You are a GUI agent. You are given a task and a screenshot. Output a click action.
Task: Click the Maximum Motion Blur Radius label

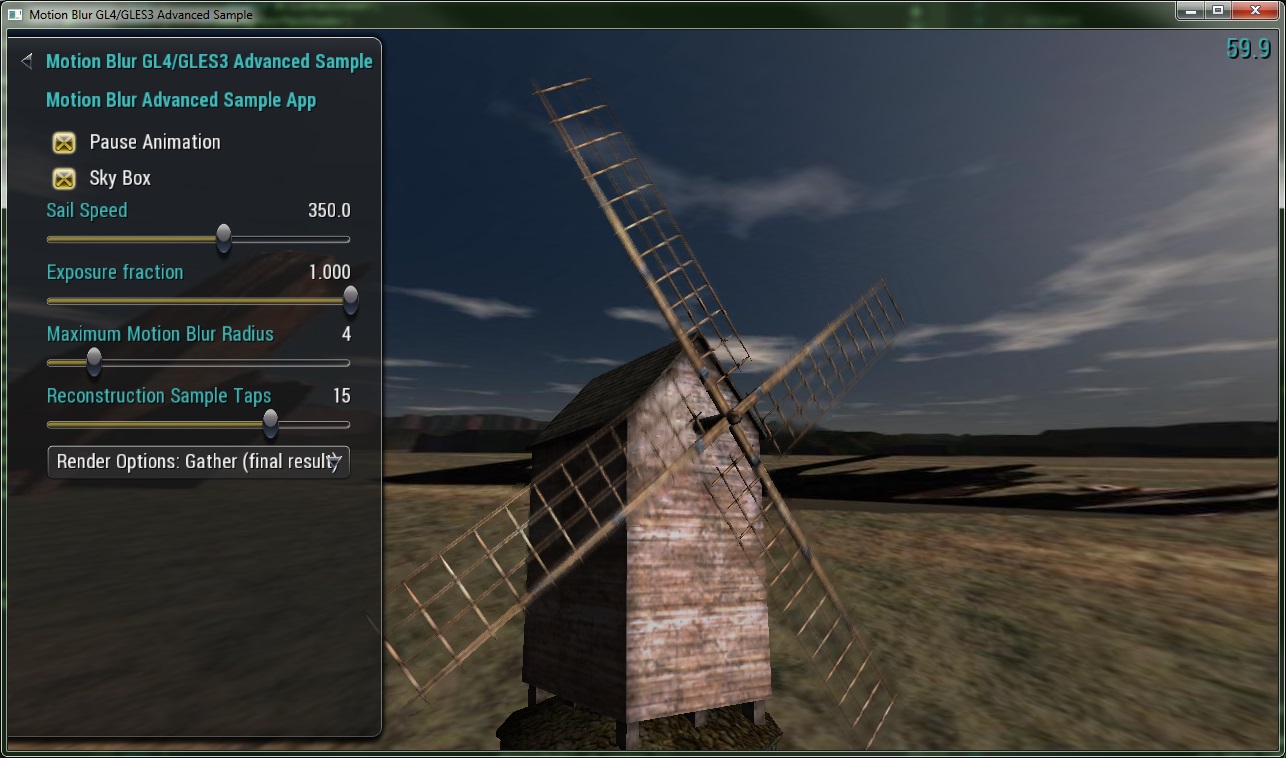coord(159,334)
